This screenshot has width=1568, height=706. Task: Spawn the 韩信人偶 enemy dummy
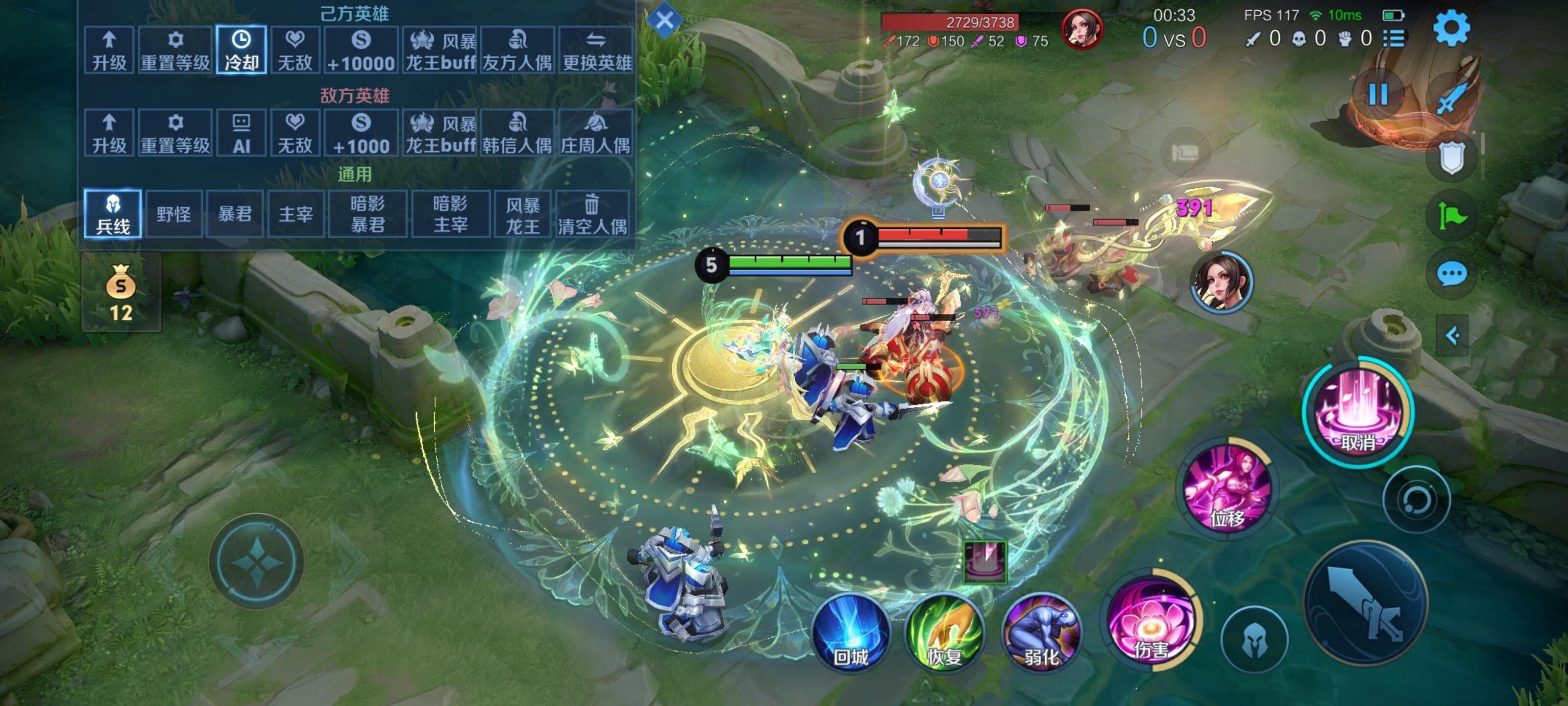point(517,133)
